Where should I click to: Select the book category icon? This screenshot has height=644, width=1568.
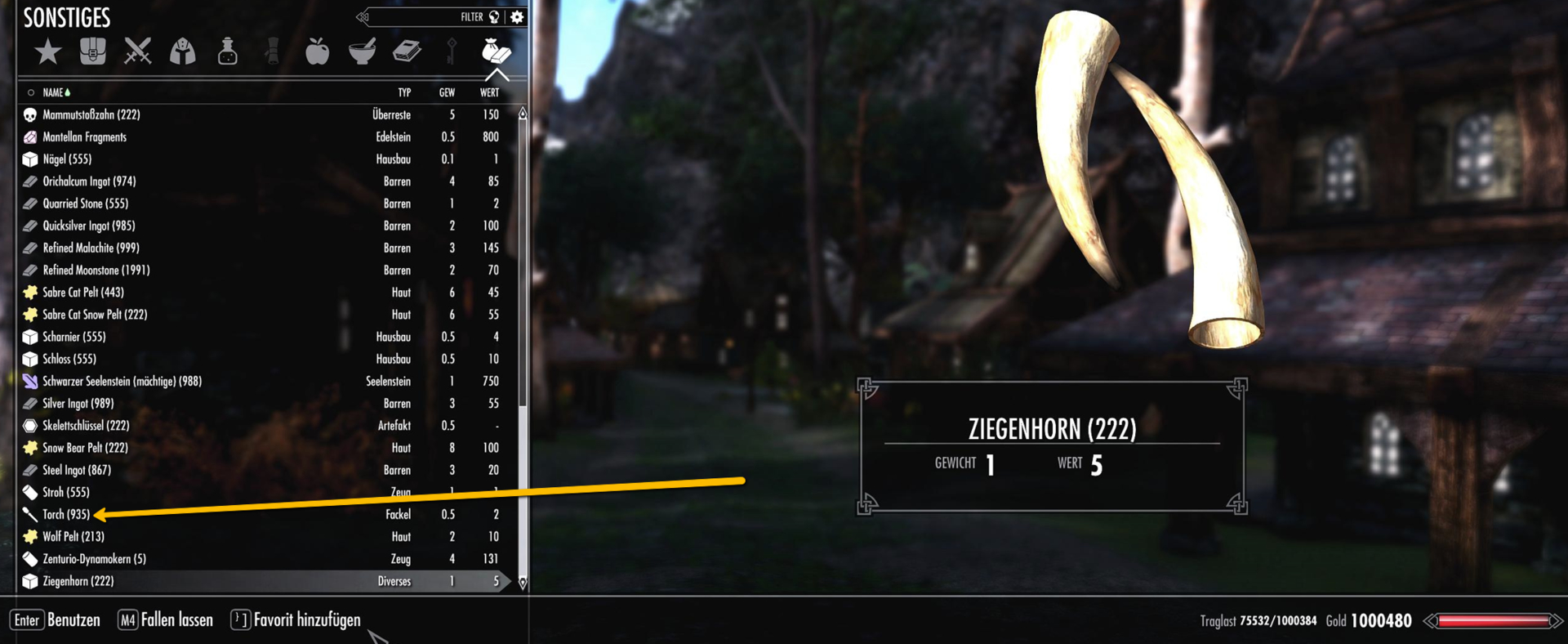coord(408,51)
